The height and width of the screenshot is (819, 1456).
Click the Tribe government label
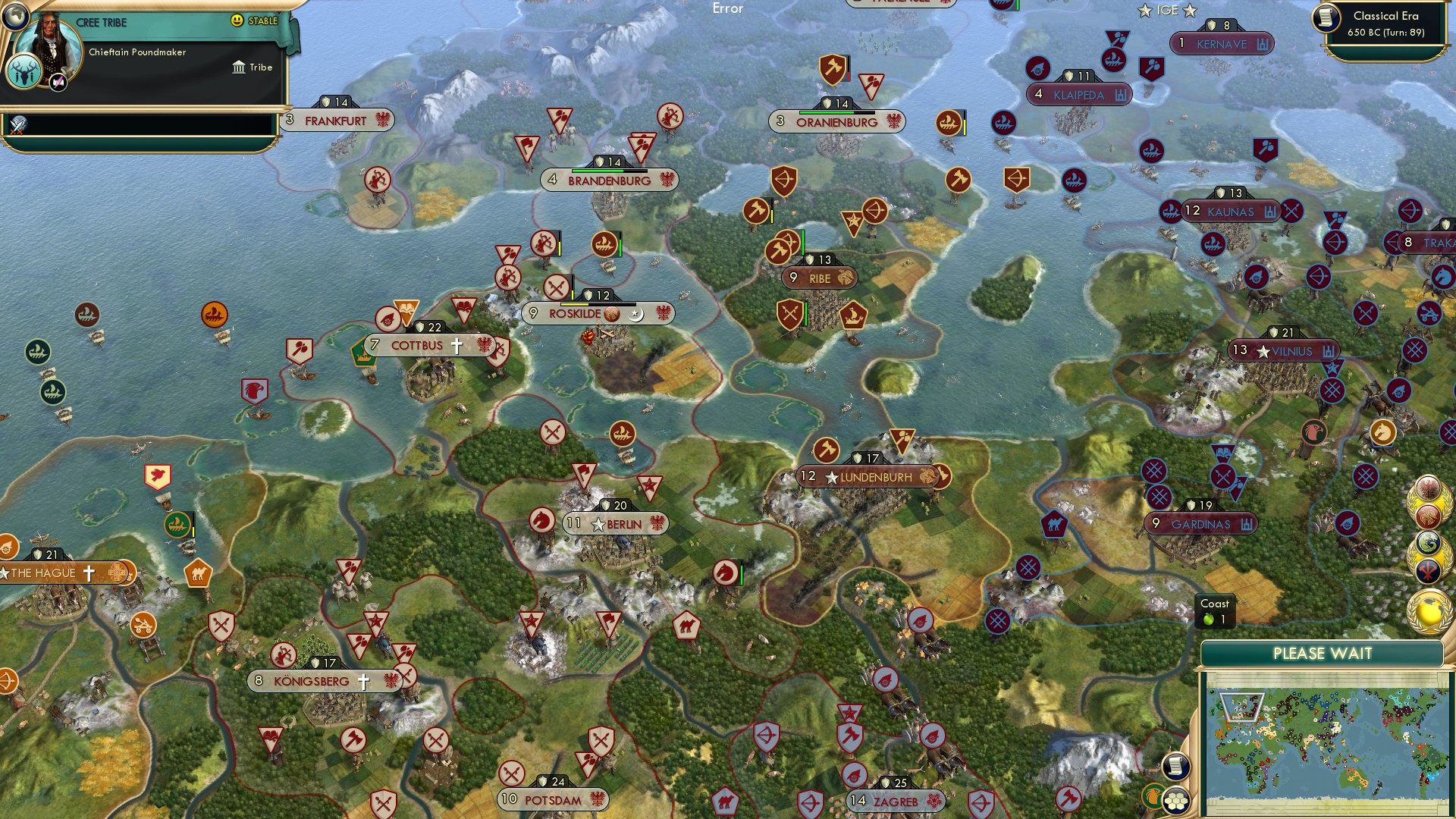coord(256,67)
